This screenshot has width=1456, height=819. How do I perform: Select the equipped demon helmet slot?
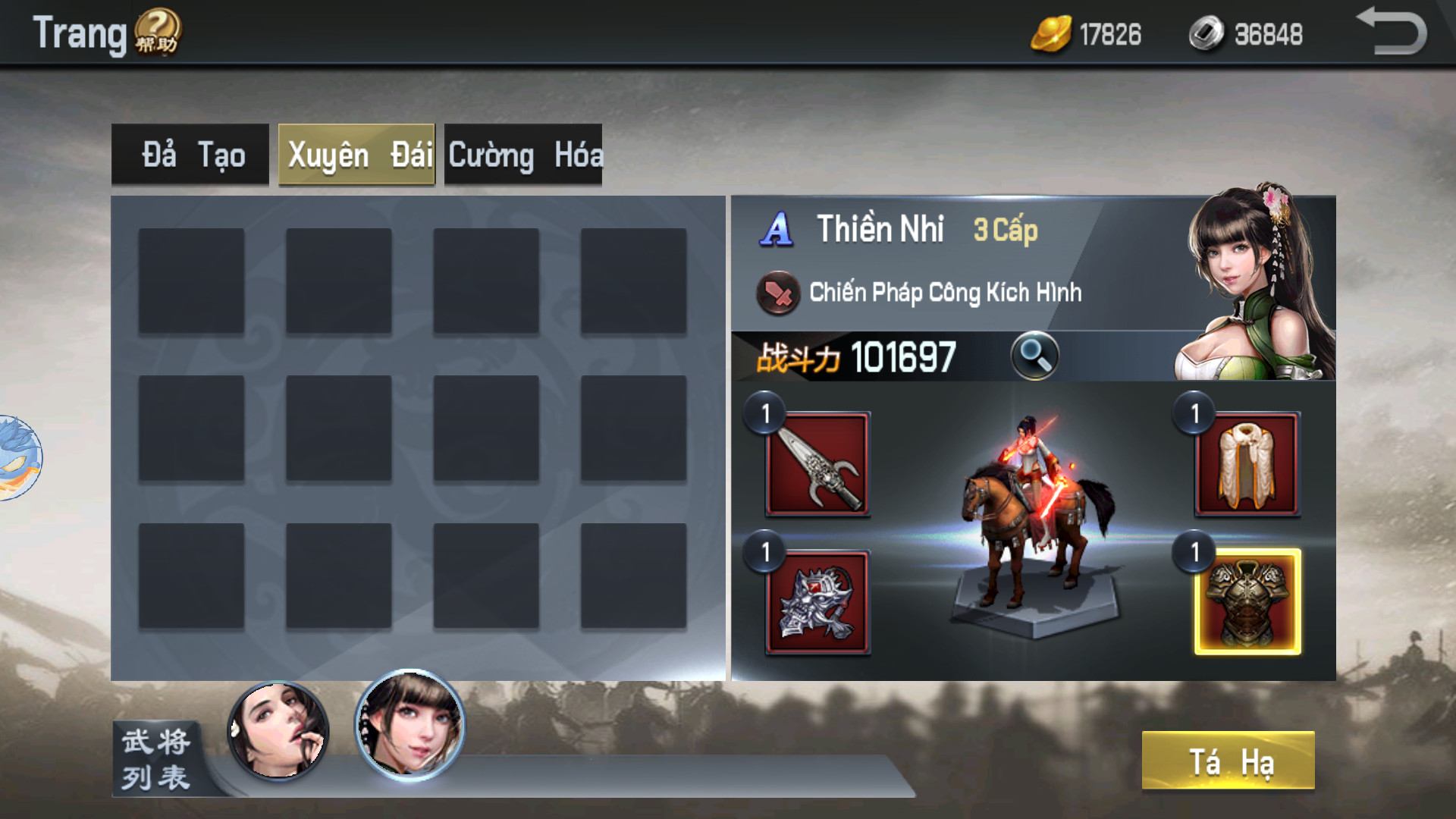[817, 602]
